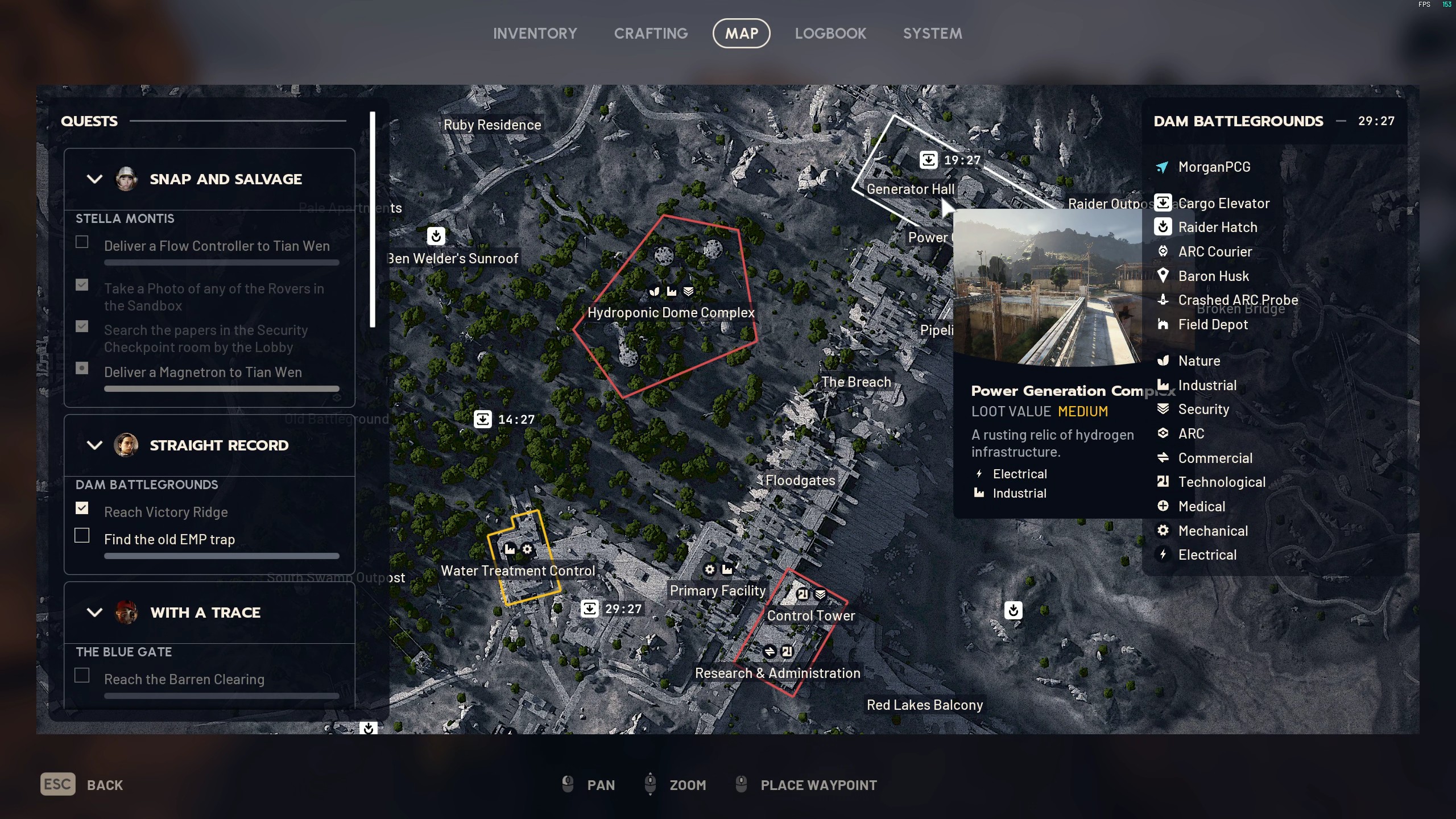Click the Baron Husk marker icon
Screen dimensions: 1456x819
(x=1164, y=276)
